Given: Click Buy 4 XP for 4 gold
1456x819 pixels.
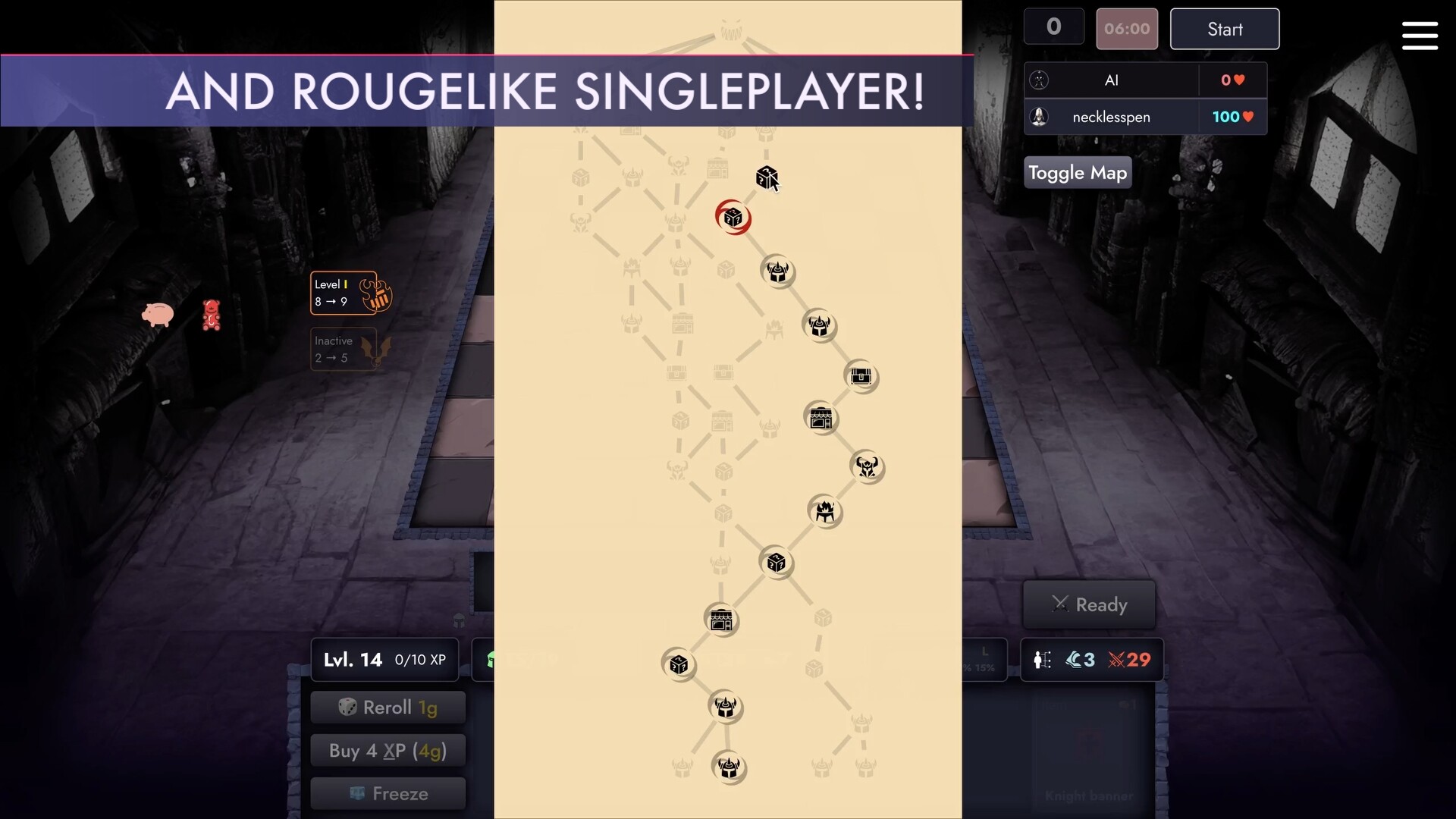Looking at the screenshot, I should click(x=388, y=750).
